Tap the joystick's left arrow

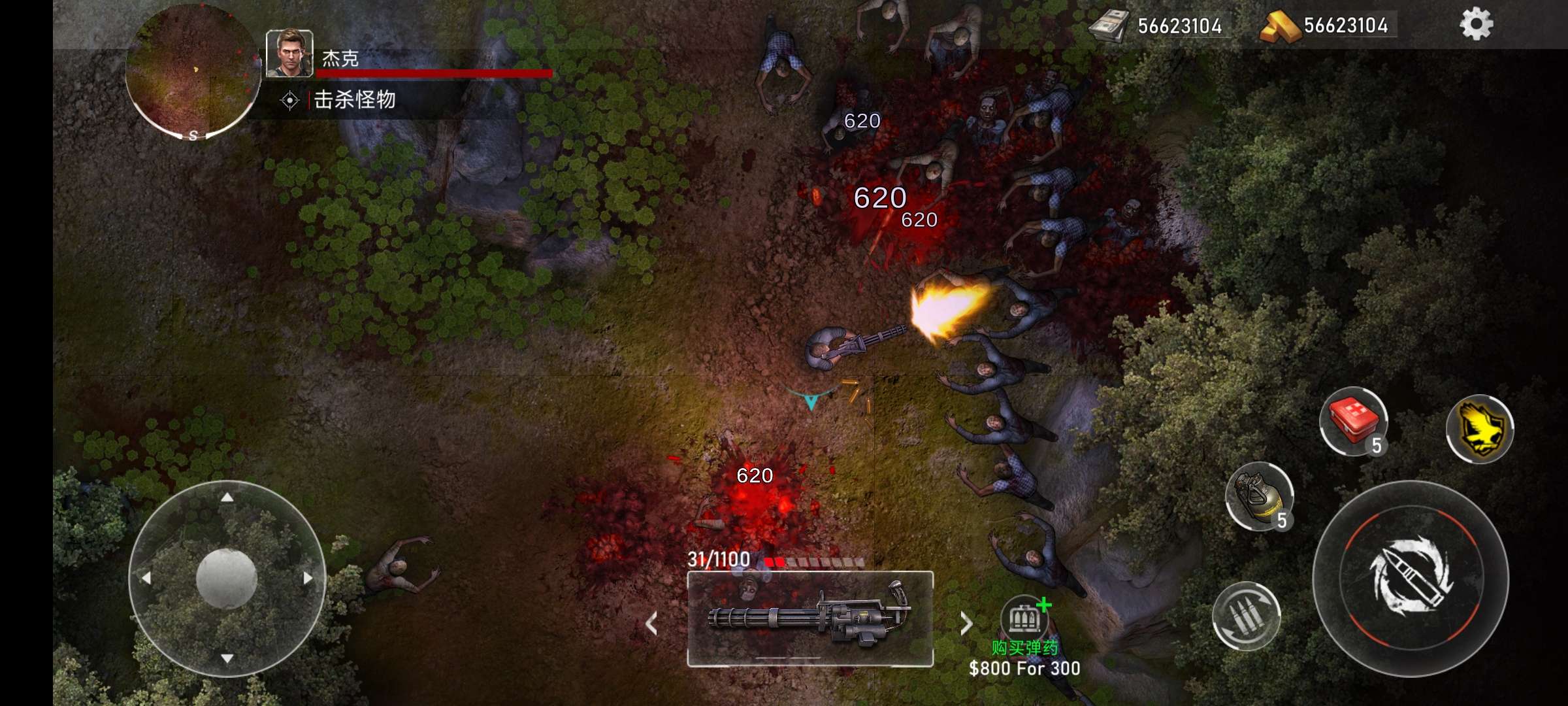pos(146,578)
